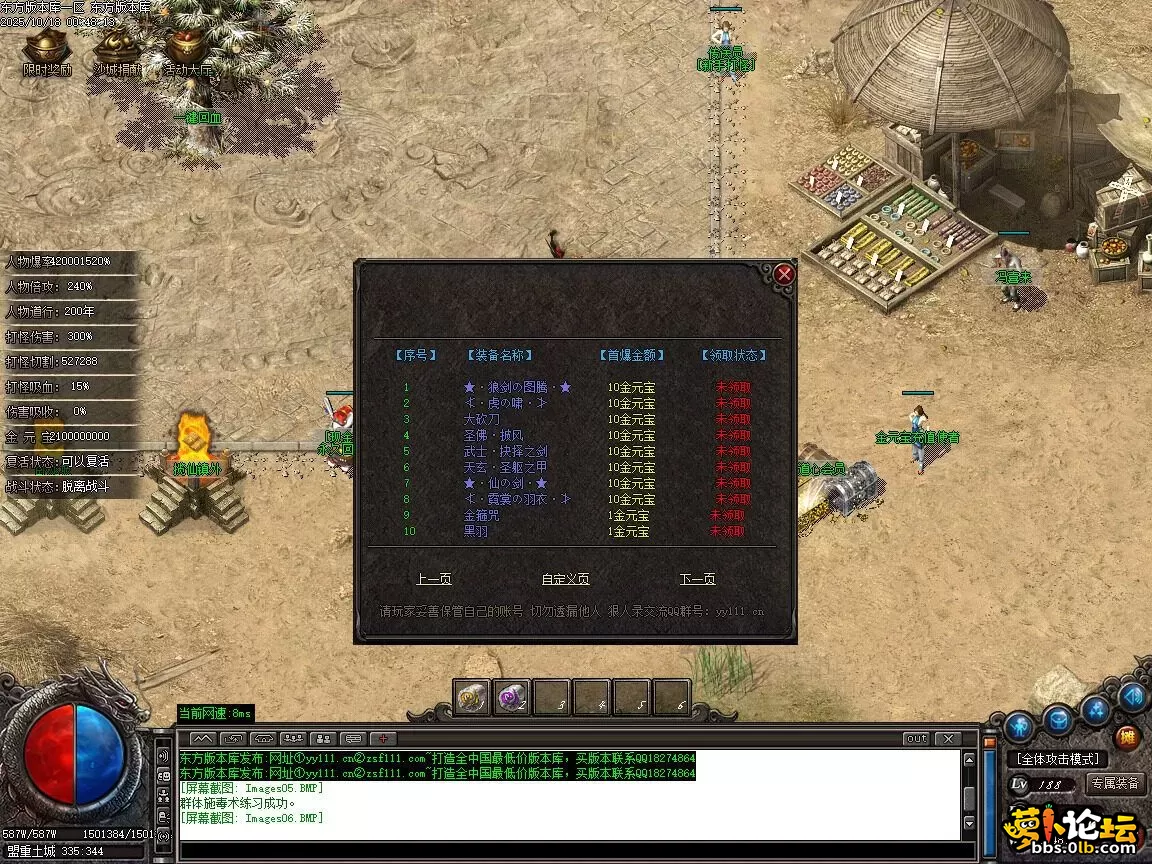Go to 下一页 next page

pyautogui.click(x=697, y=579)
